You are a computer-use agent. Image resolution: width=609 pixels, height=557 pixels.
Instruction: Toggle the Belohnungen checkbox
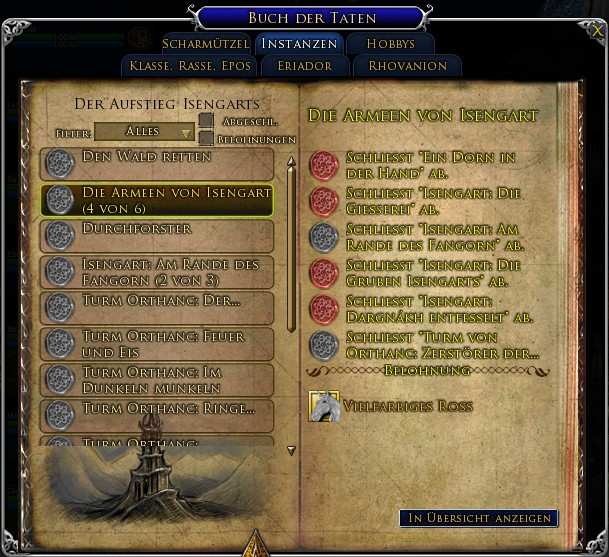206,139
